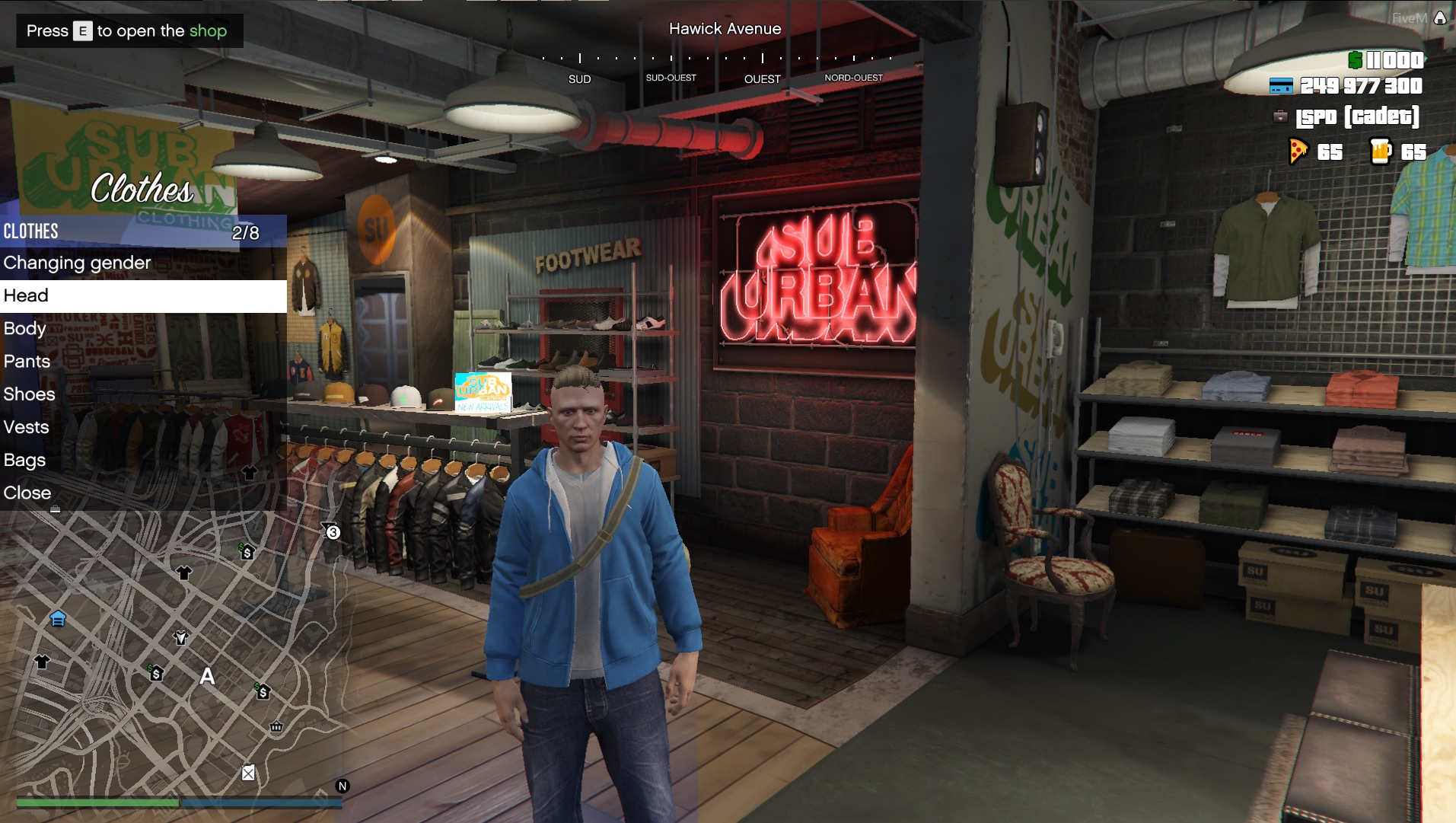Open the Body clothing option
The width and height of the screenshot is (1456, 823).
[x=25, y=328]
